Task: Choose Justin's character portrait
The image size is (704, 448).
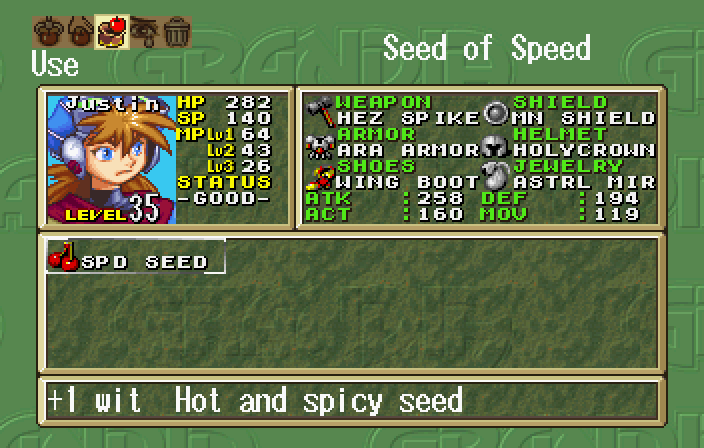Action: [x=108, y=158]
